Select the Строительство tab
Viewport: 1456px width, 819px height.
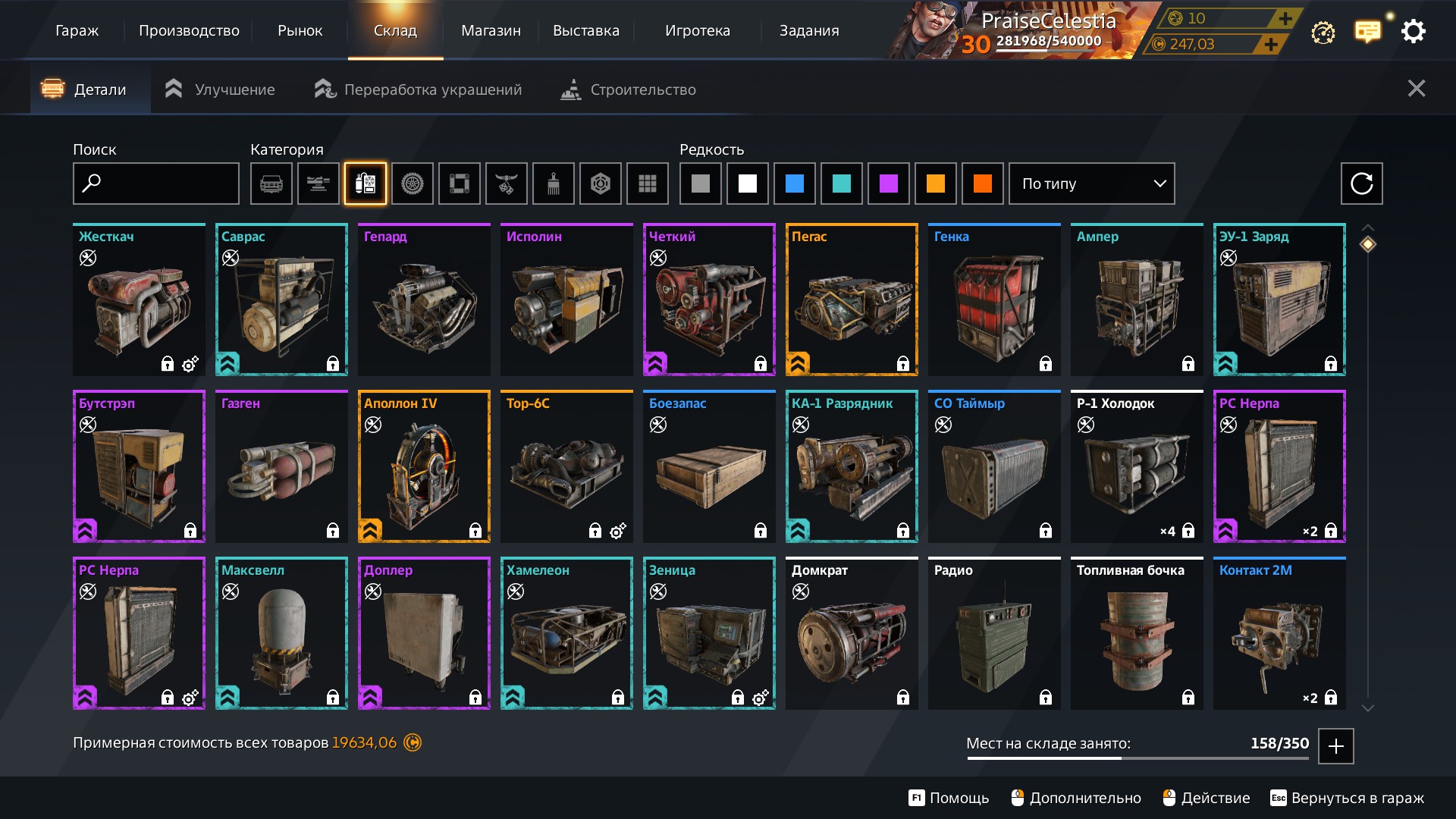628,89
